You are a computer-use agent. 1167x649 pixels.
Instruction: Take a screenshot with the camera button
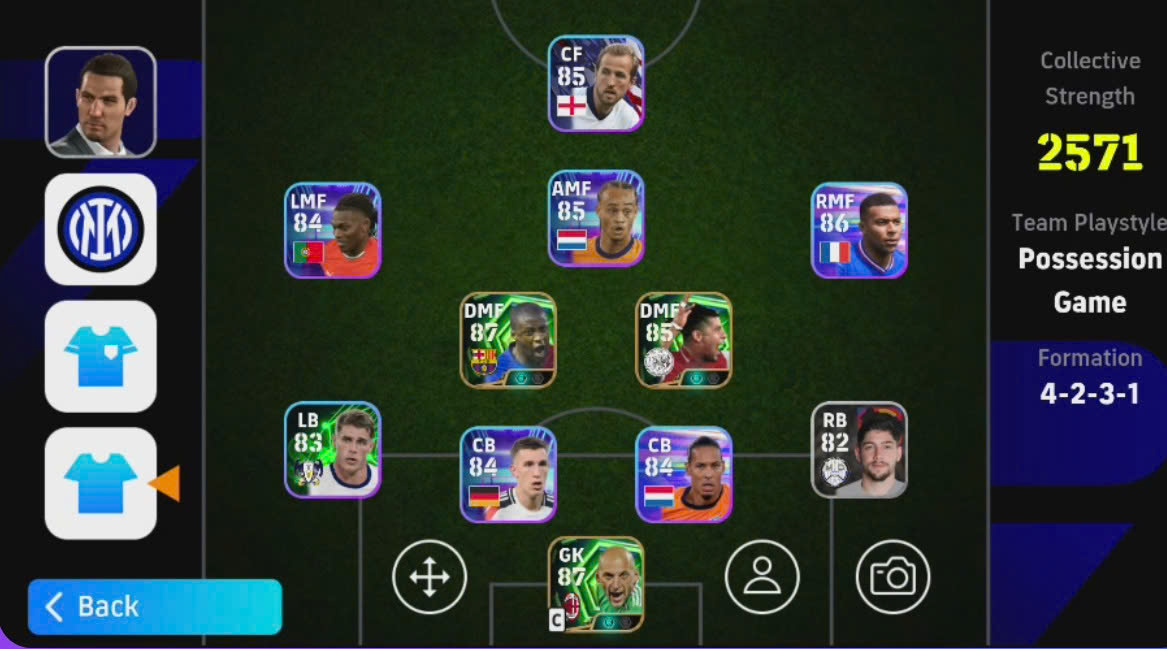[893, 577]
